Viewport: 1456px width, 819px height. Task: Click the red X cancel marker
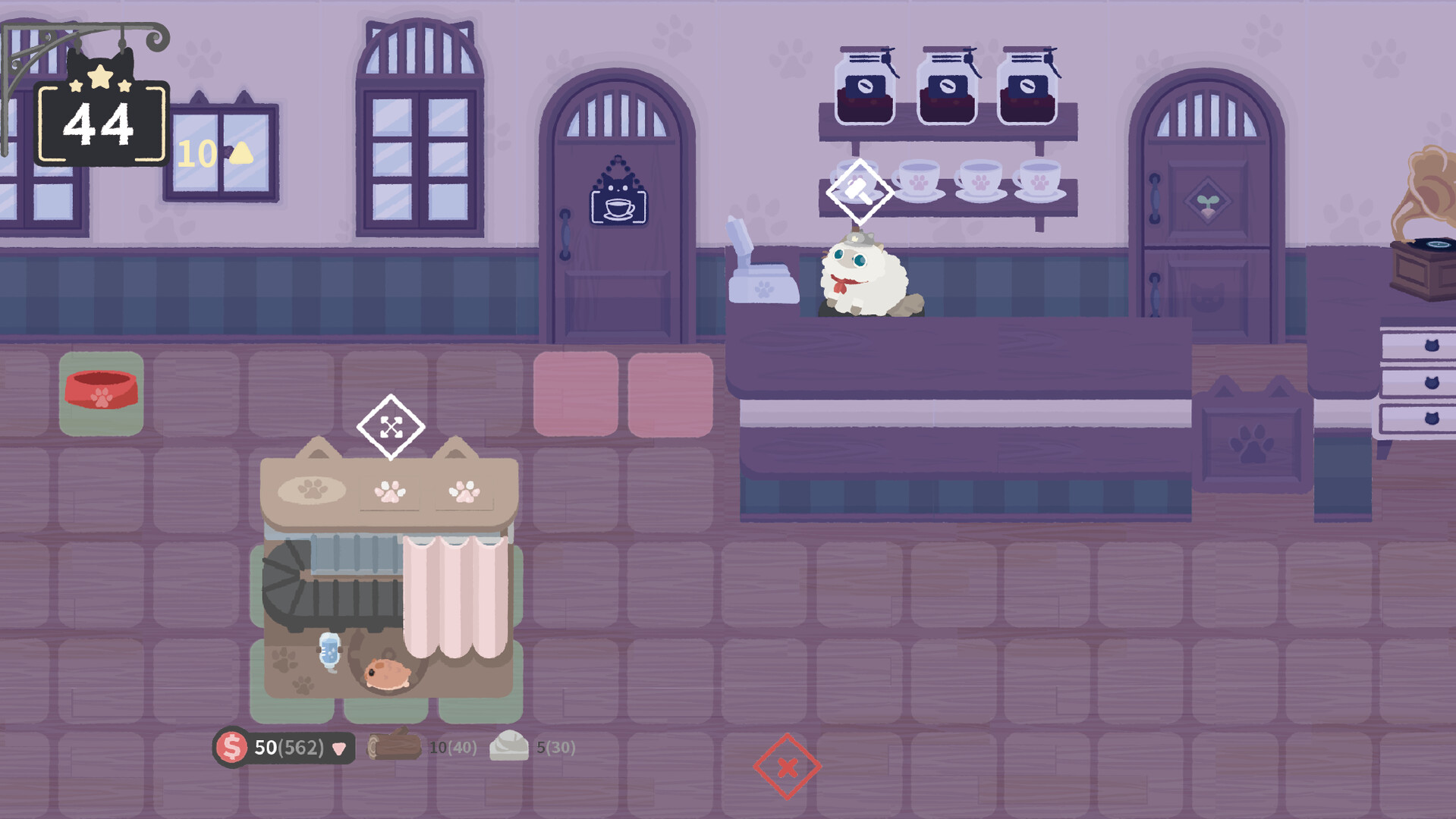tap(788, 766)
